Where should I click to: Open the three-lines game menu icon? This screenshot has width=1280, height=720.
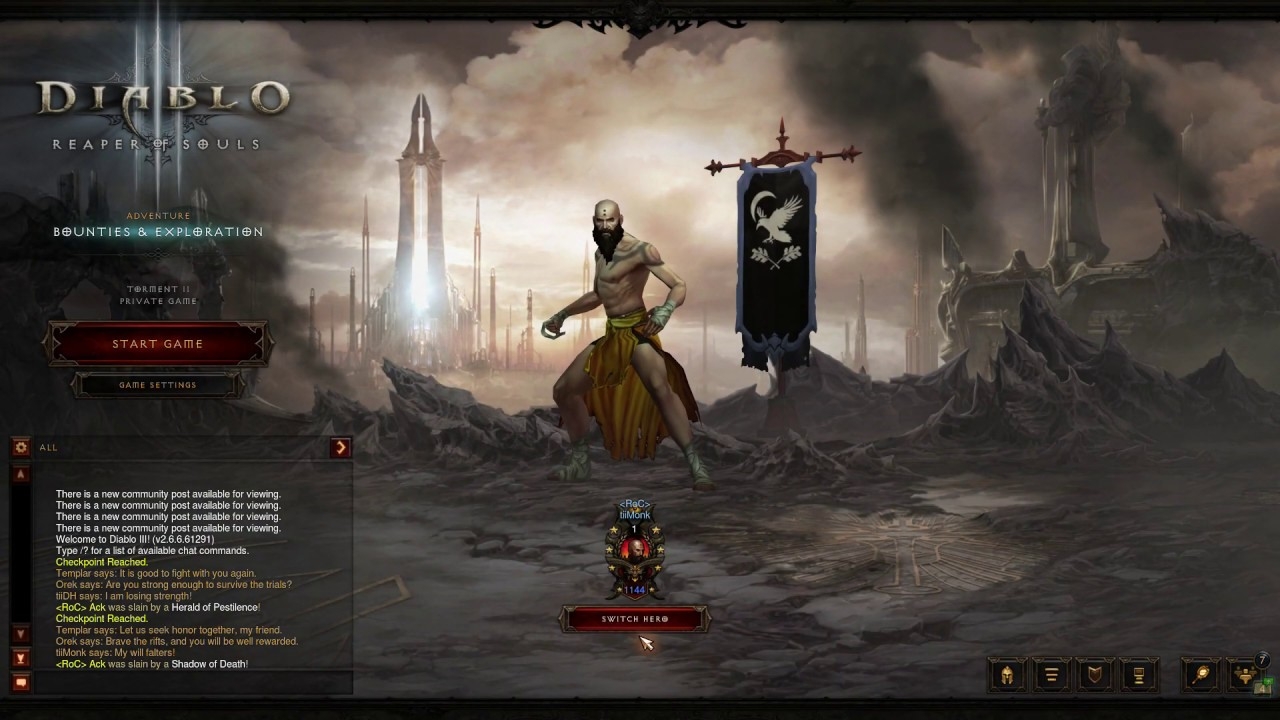pos(1051,675)
